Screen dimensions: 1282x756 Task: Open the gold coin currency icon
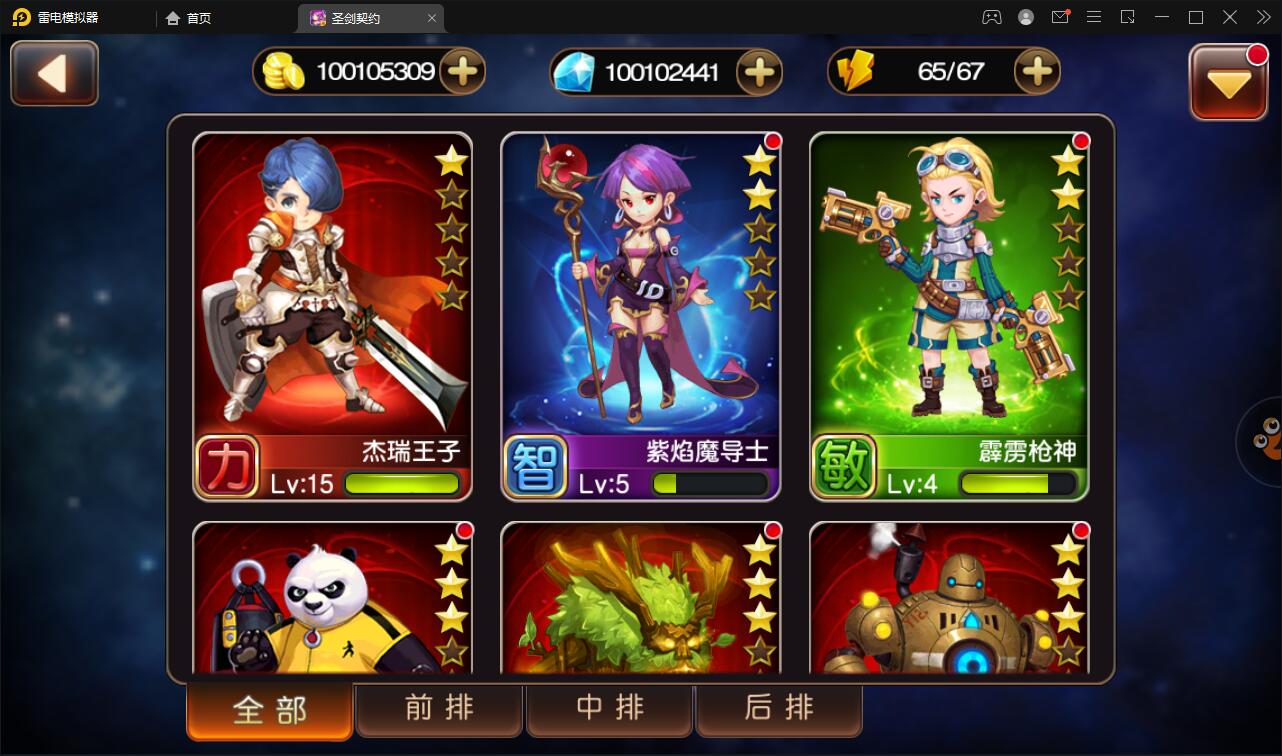pos(281,71)
